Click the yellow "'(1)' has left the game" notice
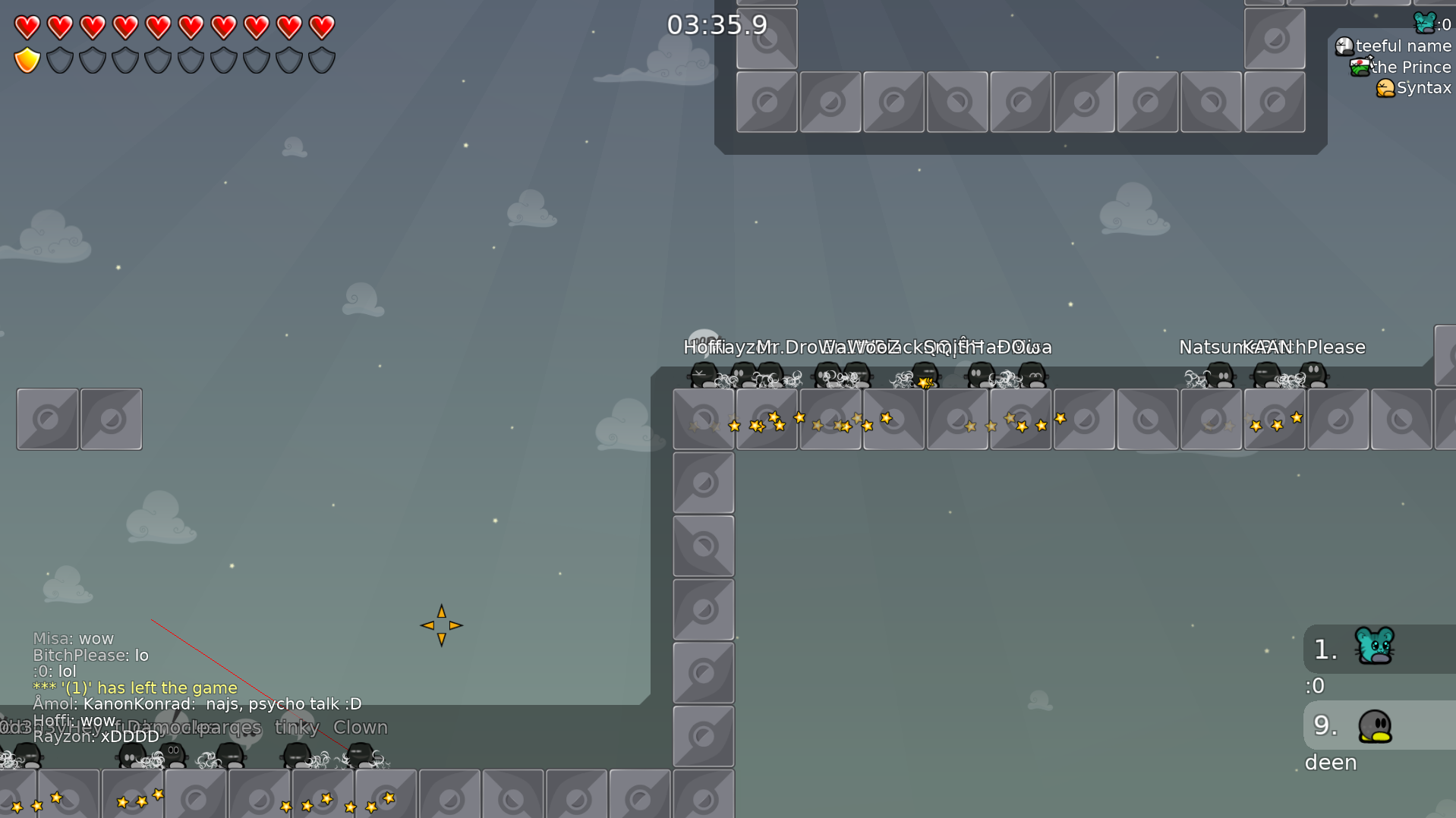The image size is (1456, 818). tap(134, 687)
